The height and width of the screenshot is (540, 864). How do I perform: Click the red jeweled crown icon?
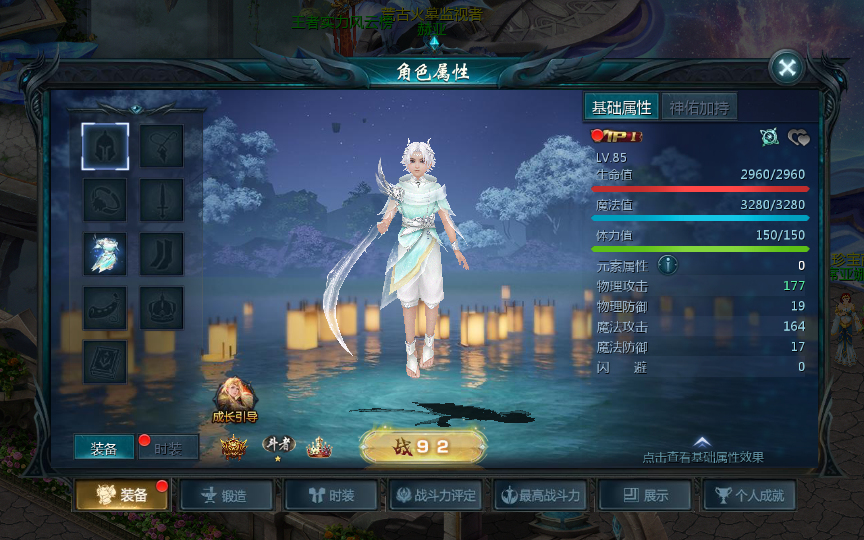tap(319, 448)
